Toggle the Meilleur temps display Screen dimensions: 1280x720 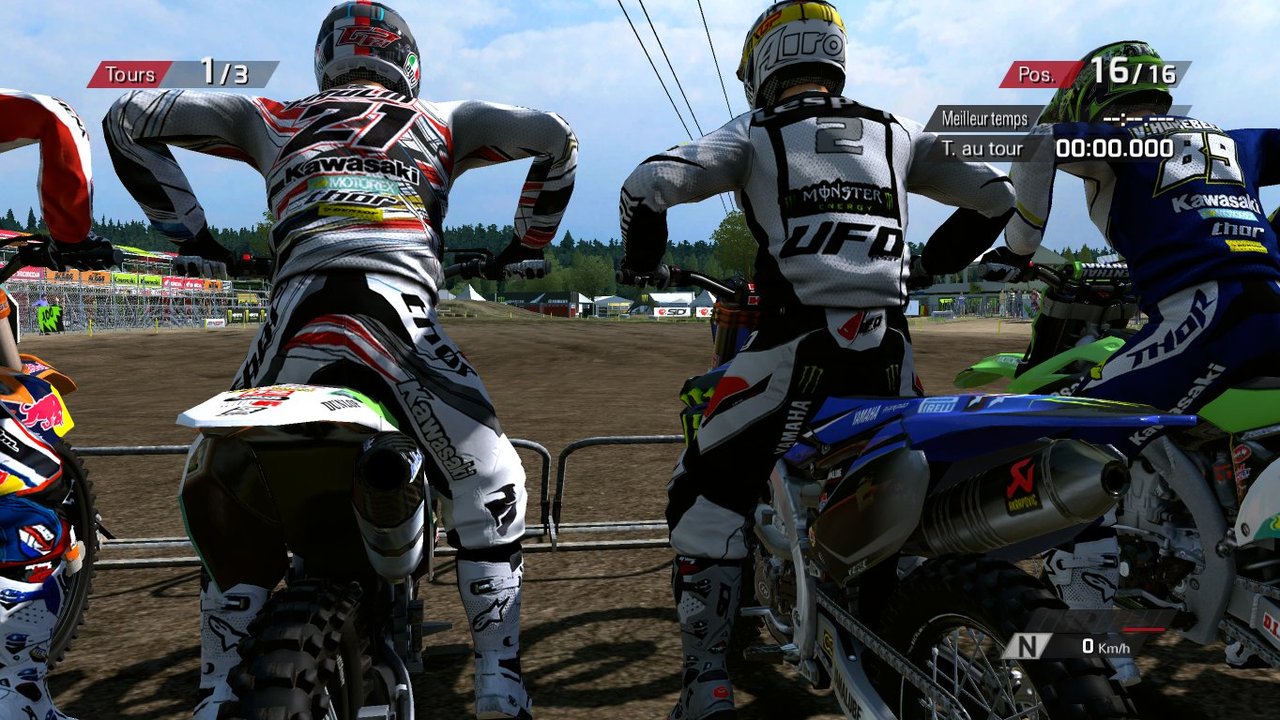983,116
